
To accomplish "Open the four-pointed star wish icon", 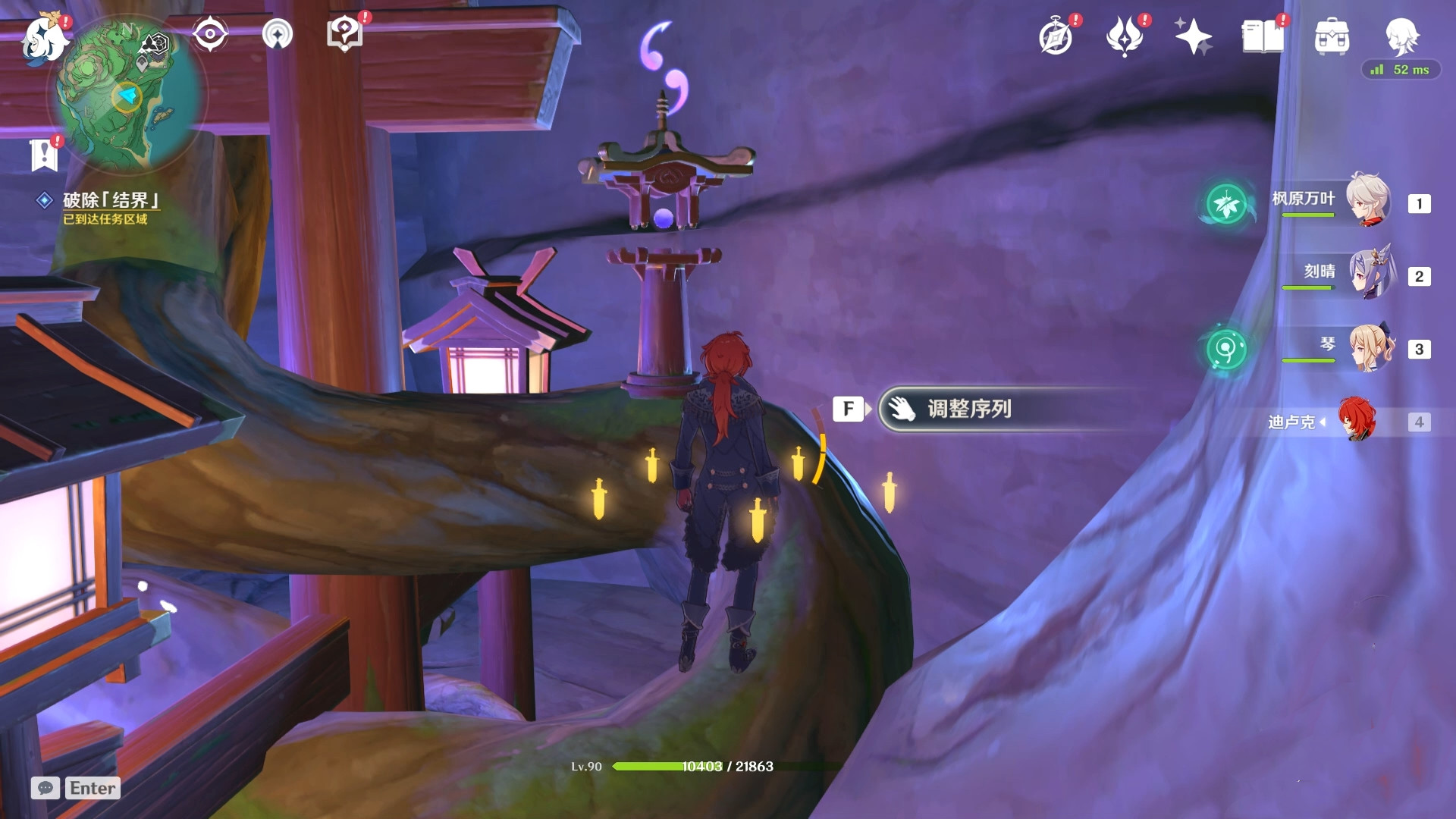I will pyautogui.click(x=1193, y=36).
